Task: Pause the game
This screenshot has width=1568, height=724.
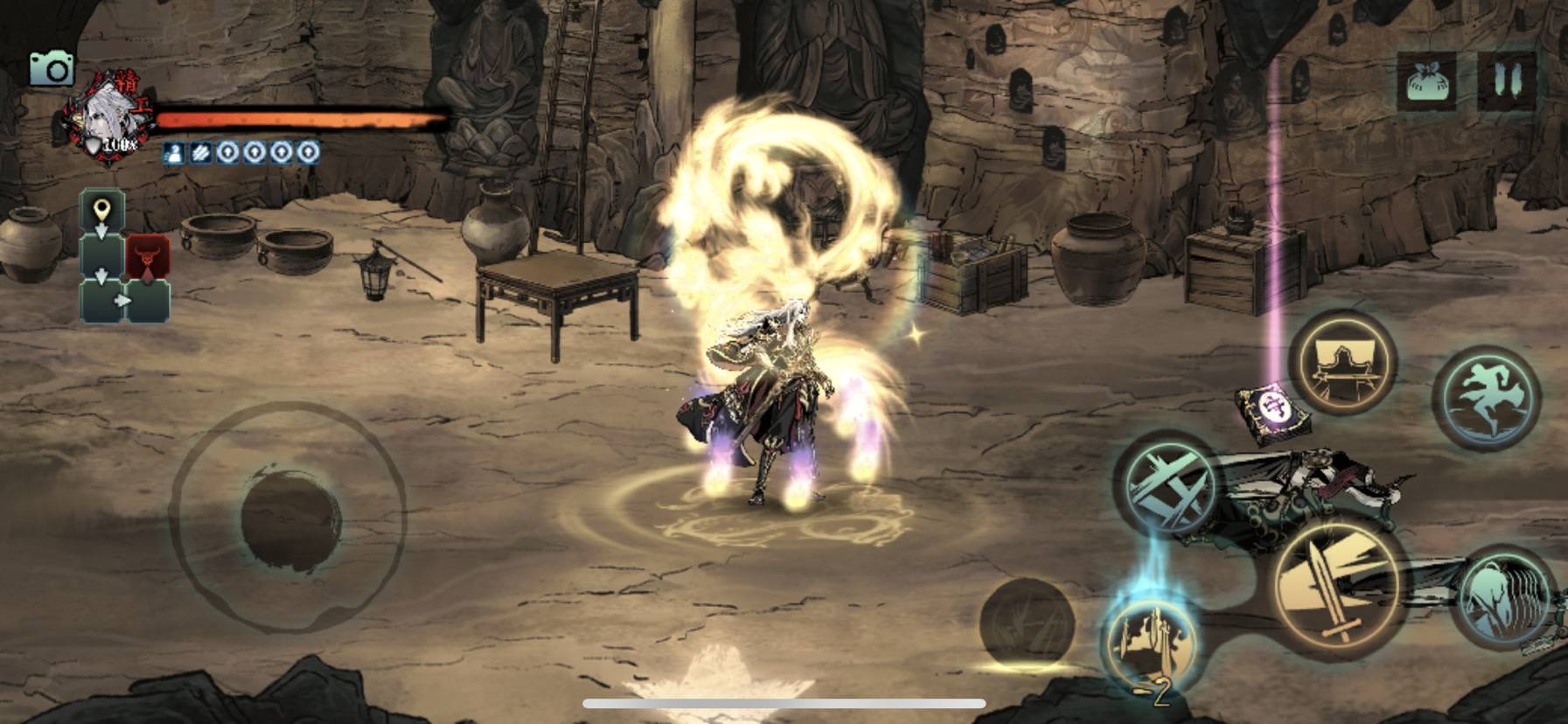Action: click(1507, 81)
